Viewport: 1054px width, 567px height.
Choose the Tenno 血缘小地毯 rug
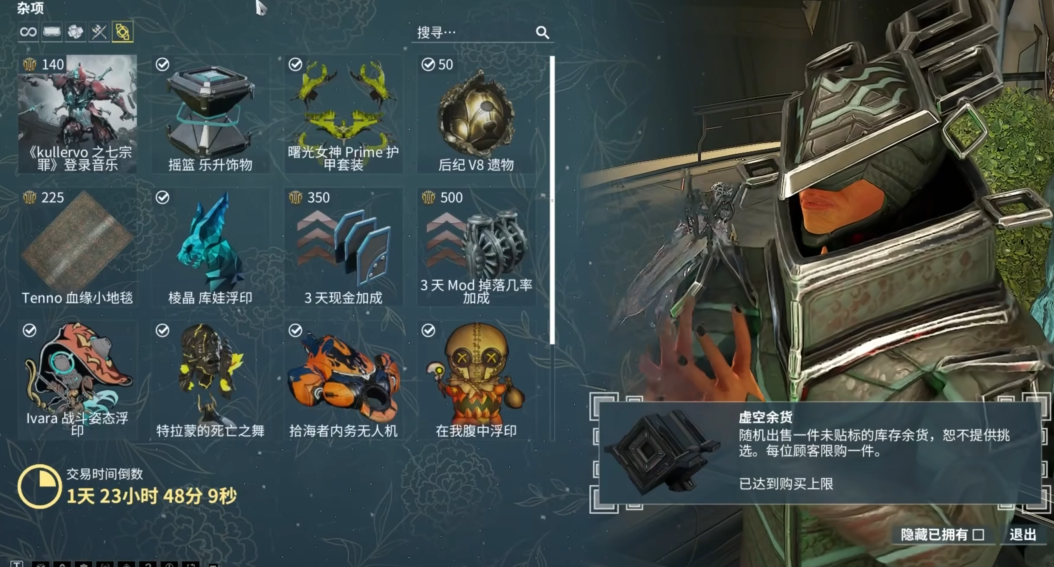[x=77, y=247]
